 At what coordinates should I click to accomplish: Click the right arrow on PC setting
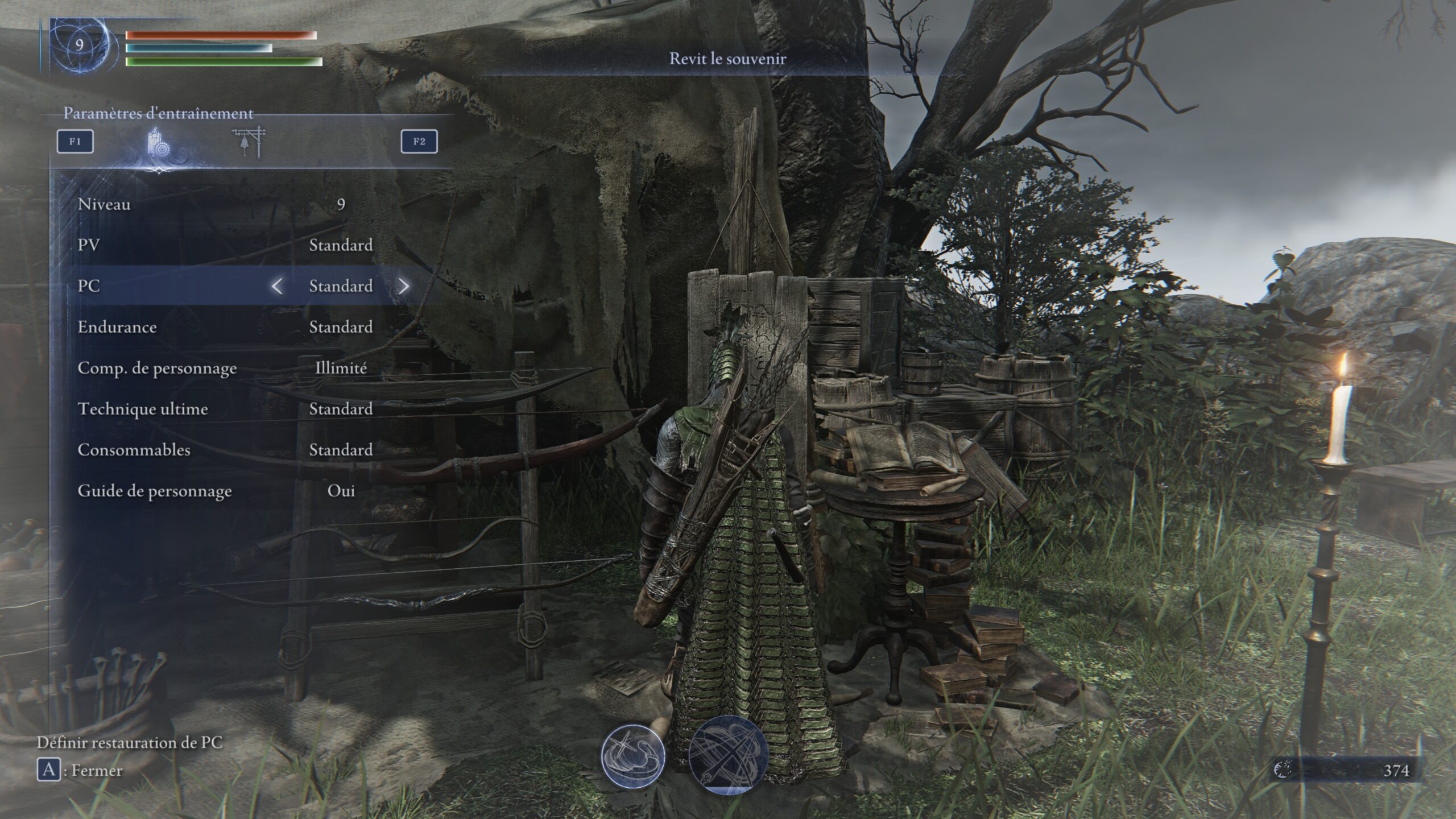point(403,286)
